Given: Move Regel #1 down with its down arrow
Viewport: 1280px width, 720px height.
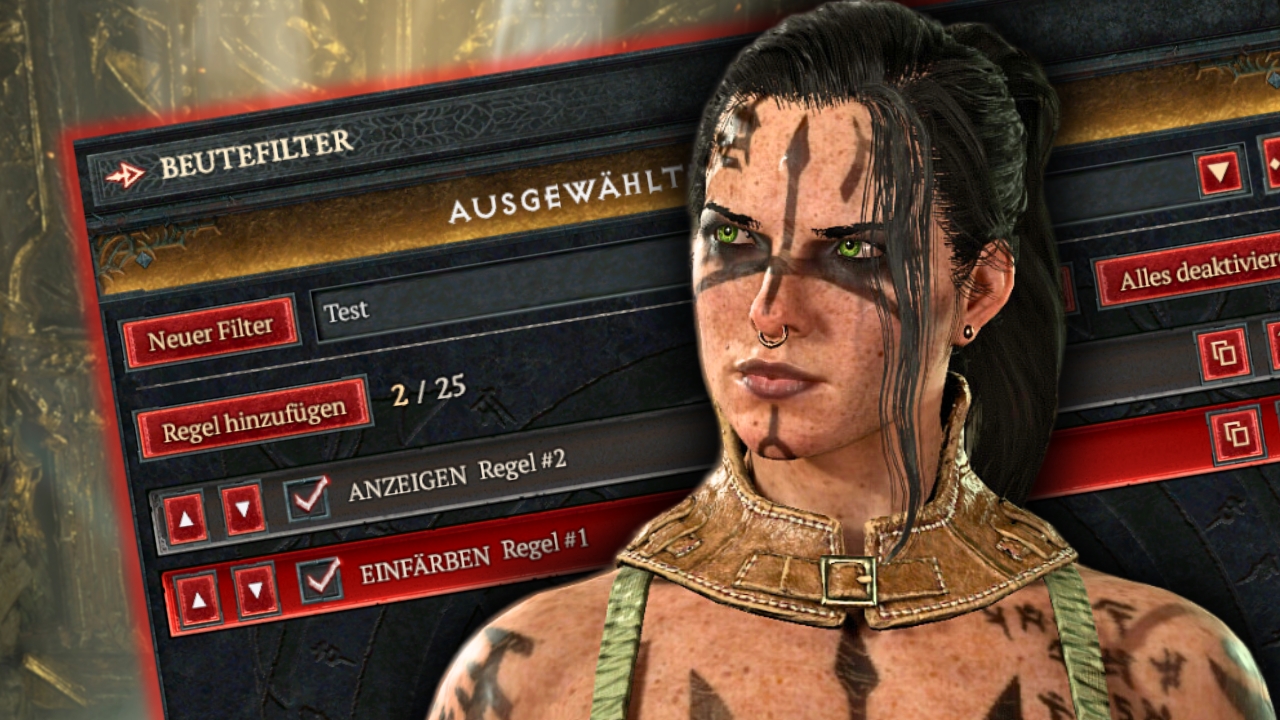Looking at the screenshot, I should [x=256, y=591].
